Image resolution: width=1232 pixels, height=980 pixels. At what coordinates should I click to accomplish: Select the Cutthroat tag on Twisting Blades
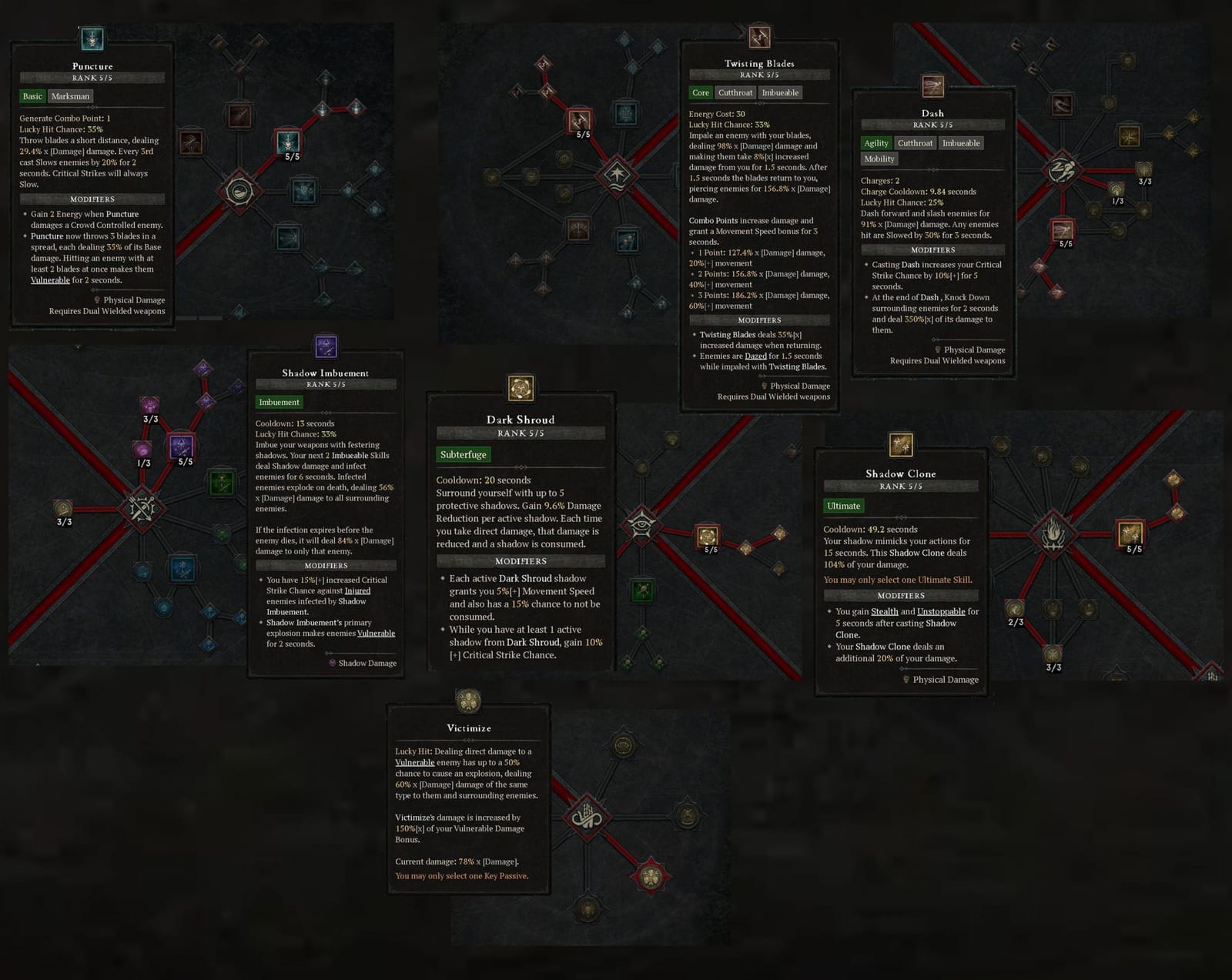click(x=735, y=92)
